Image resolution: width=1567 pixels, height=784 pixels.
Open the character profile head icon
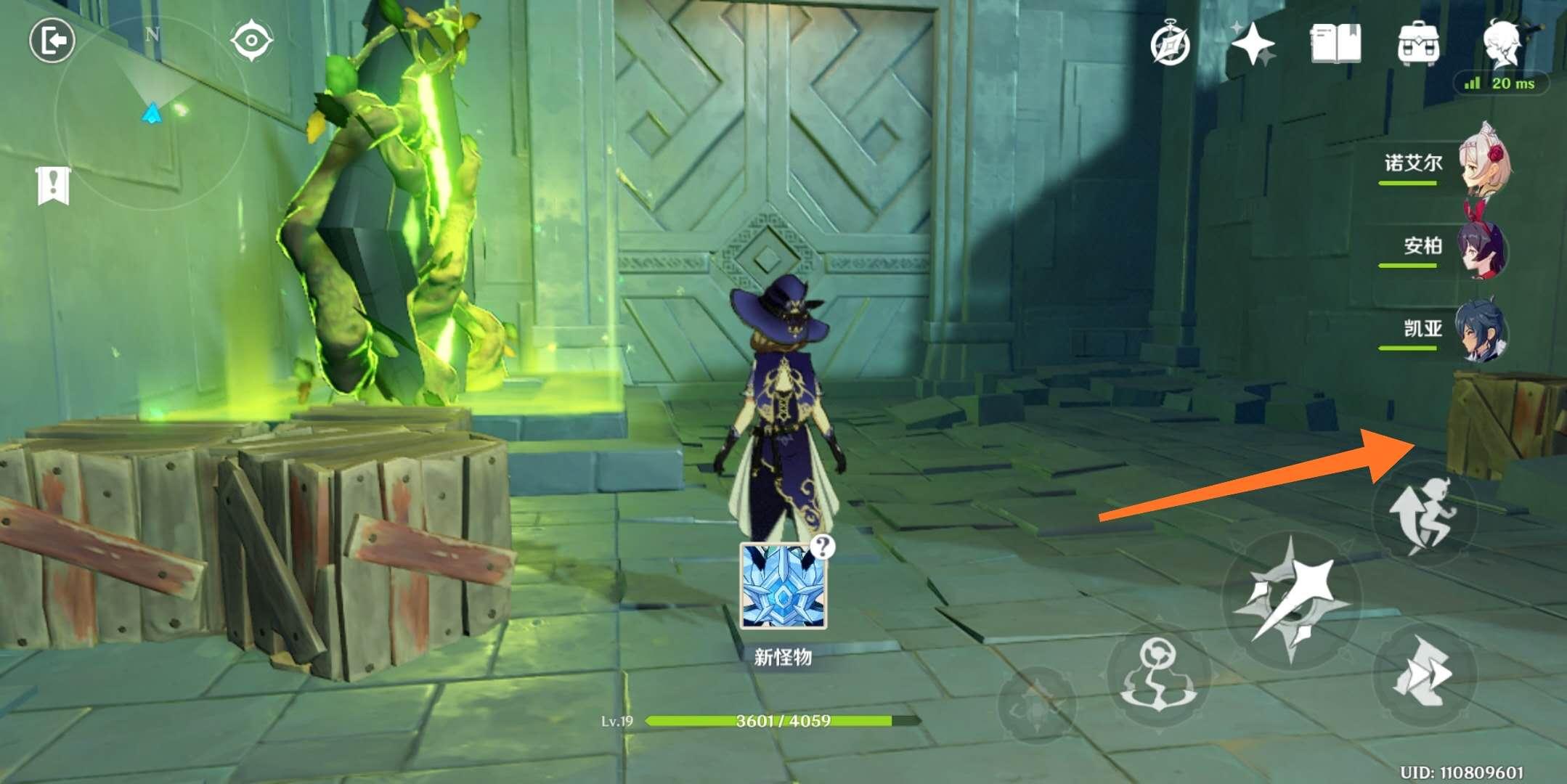click(1502, 44)
